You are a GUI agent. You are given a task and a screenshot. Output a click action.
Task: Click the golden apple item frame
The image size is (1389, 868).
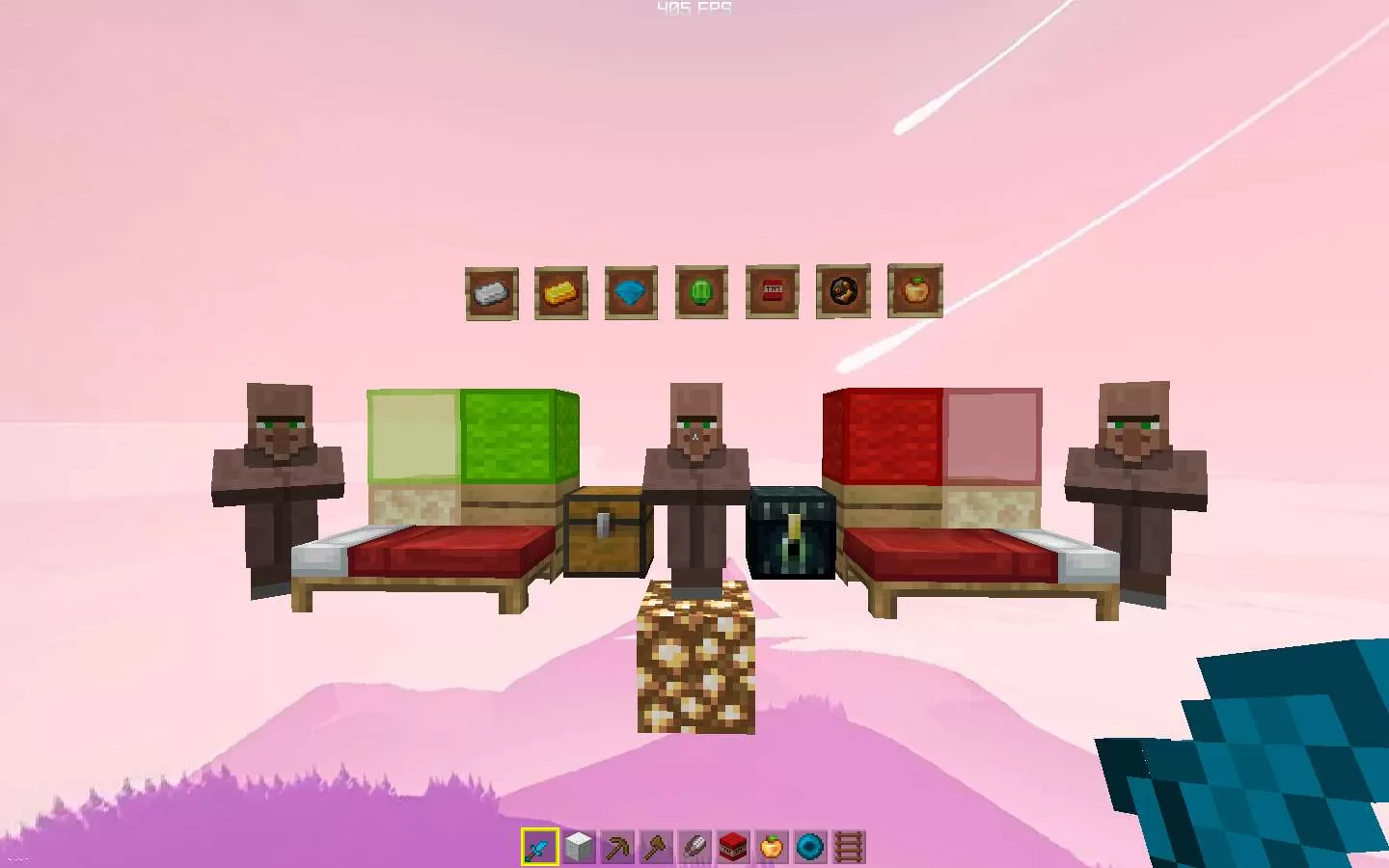912,291
